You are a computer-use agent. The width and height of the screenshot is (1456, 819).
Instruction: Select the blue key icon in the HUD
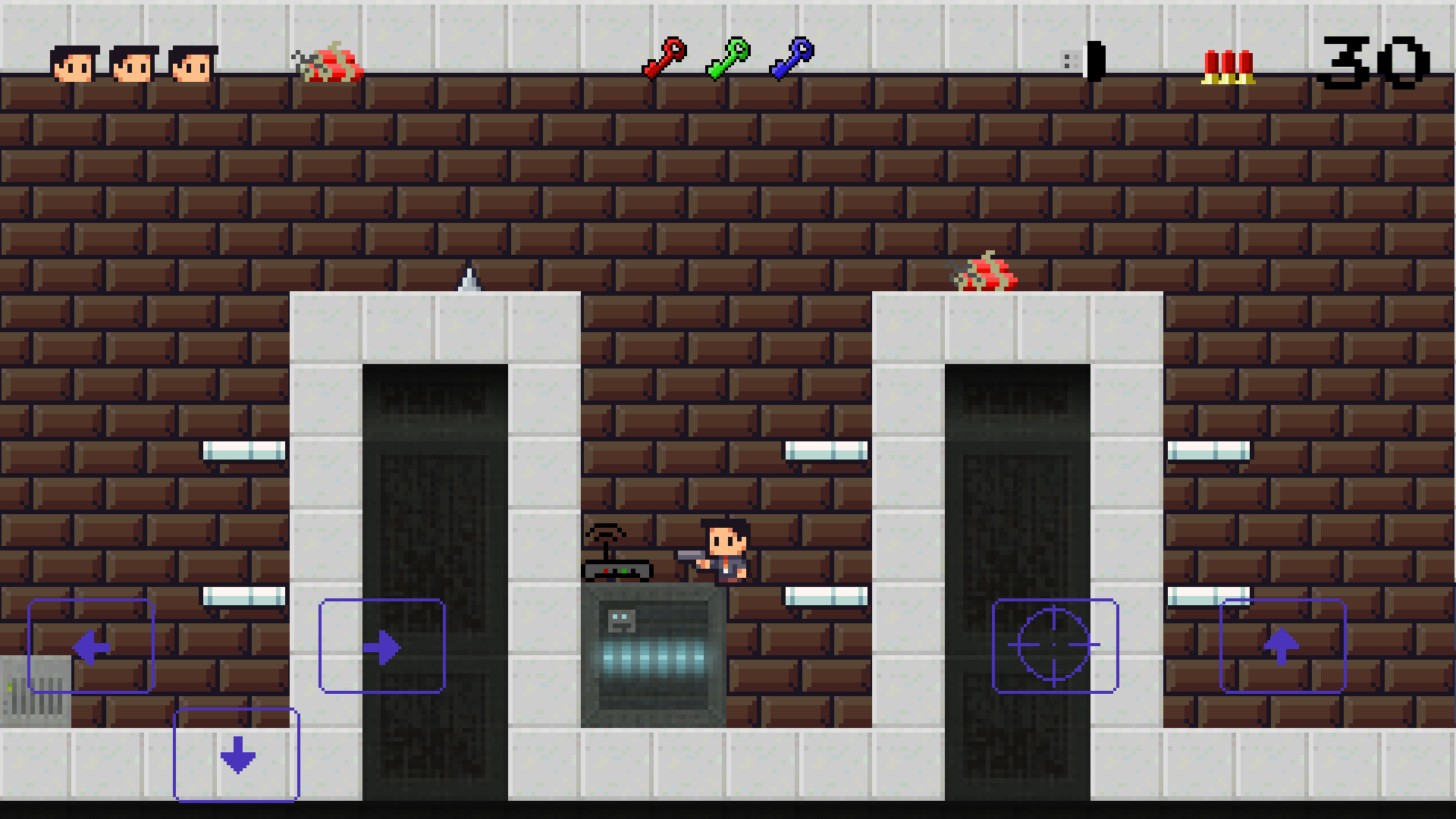click(793, 58)
